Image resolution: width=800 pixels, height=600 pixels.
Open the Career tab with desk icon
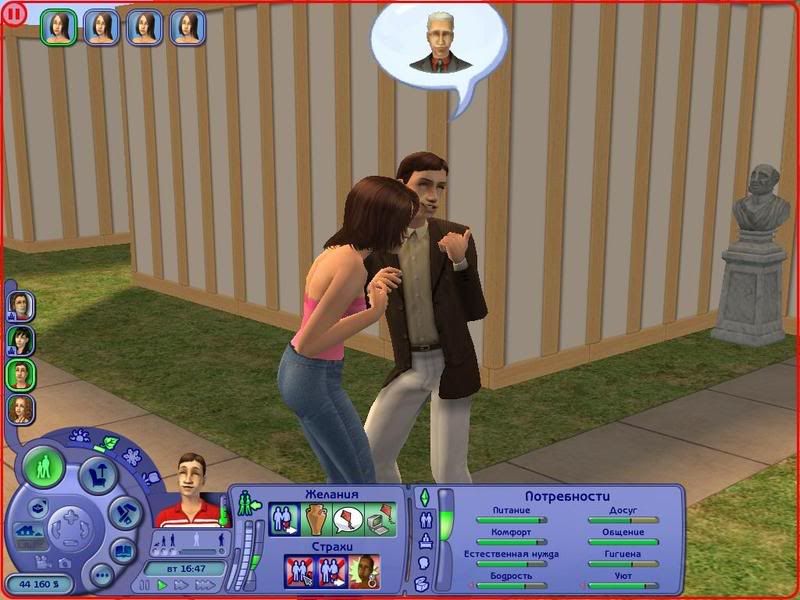(x=423, y=541)
